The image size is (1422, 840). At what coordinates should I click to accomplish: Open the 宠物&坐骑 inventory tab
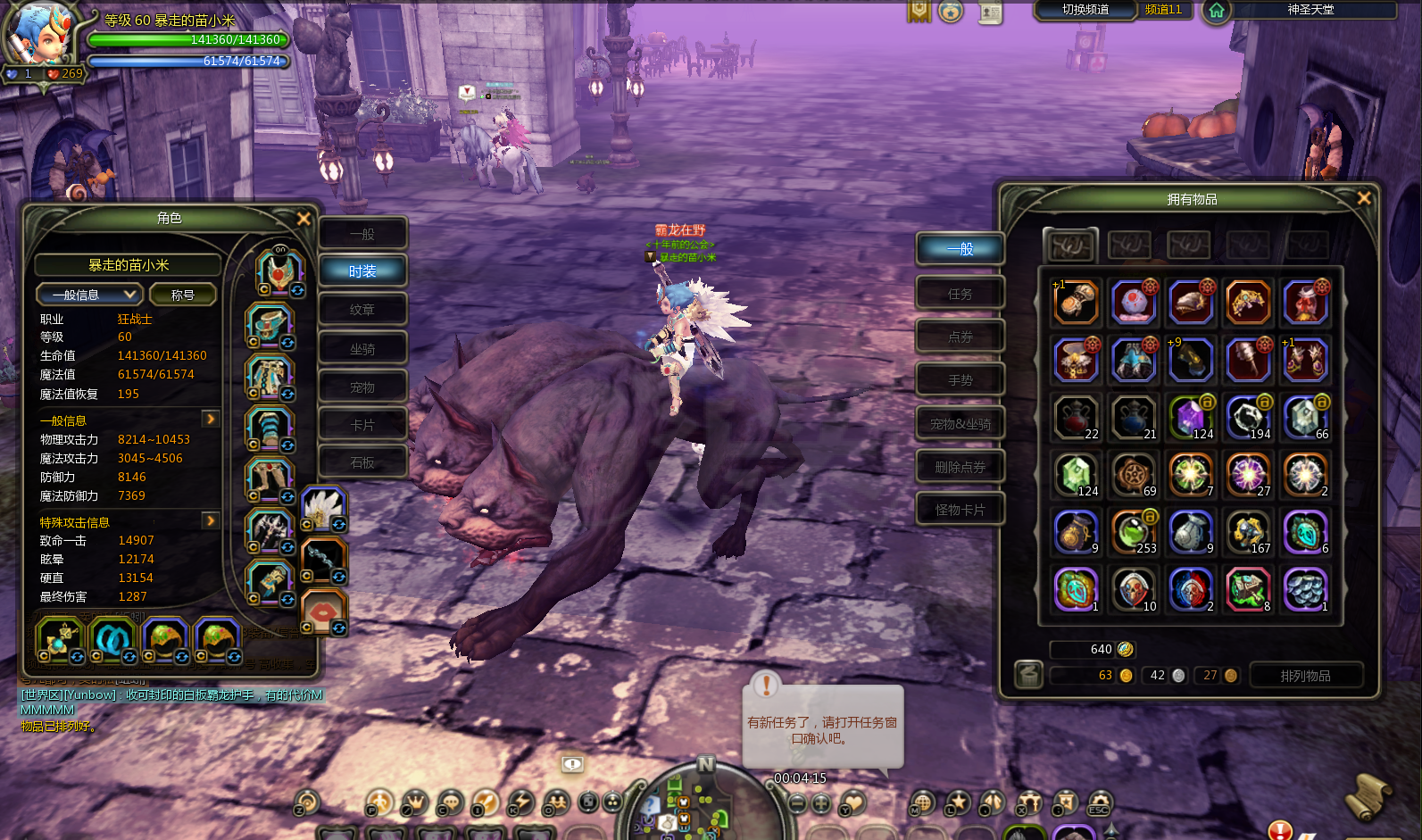click(960, 424)
